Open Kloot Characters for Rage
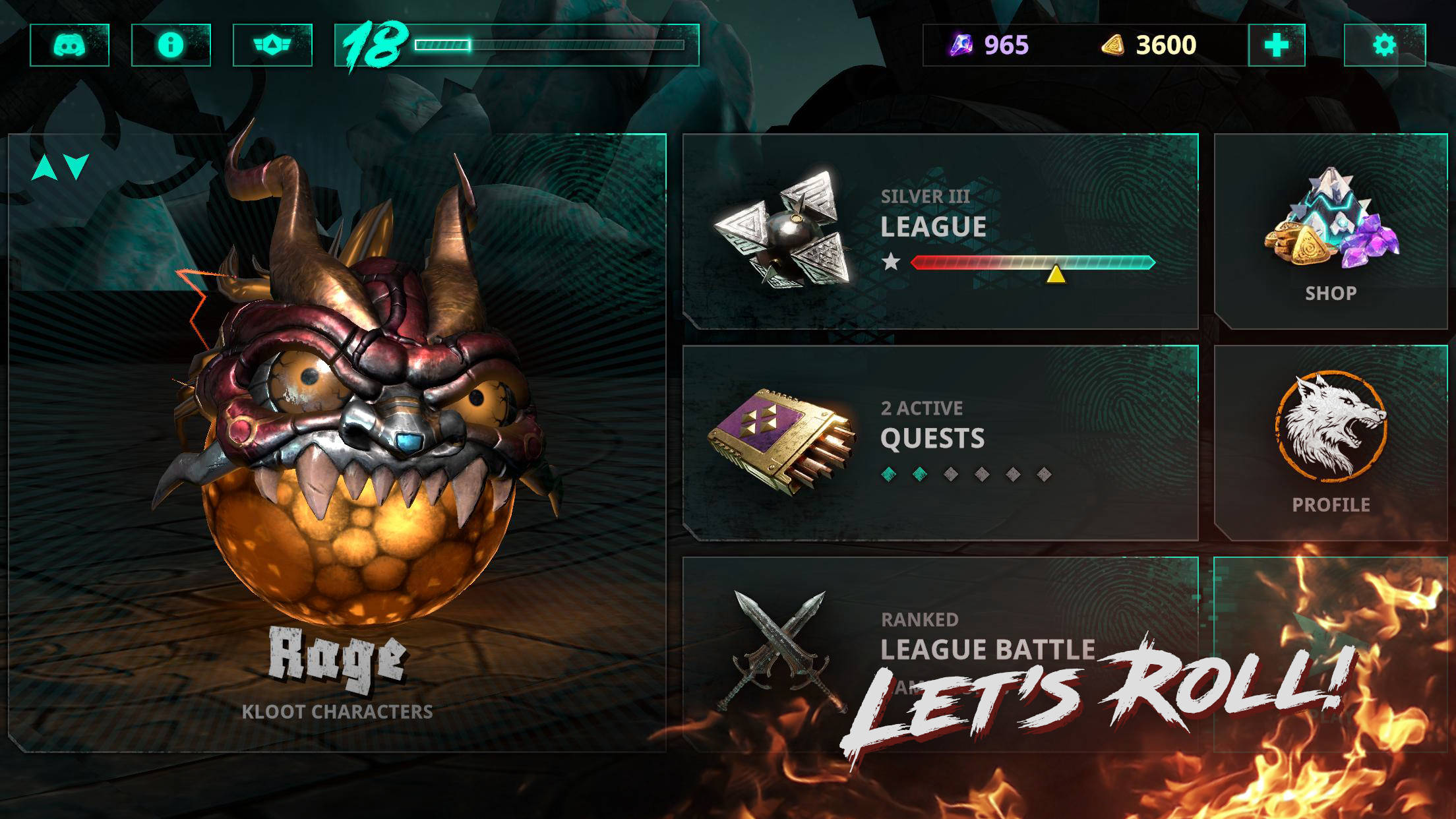The image size is (1456, 819). pos(337,712)
